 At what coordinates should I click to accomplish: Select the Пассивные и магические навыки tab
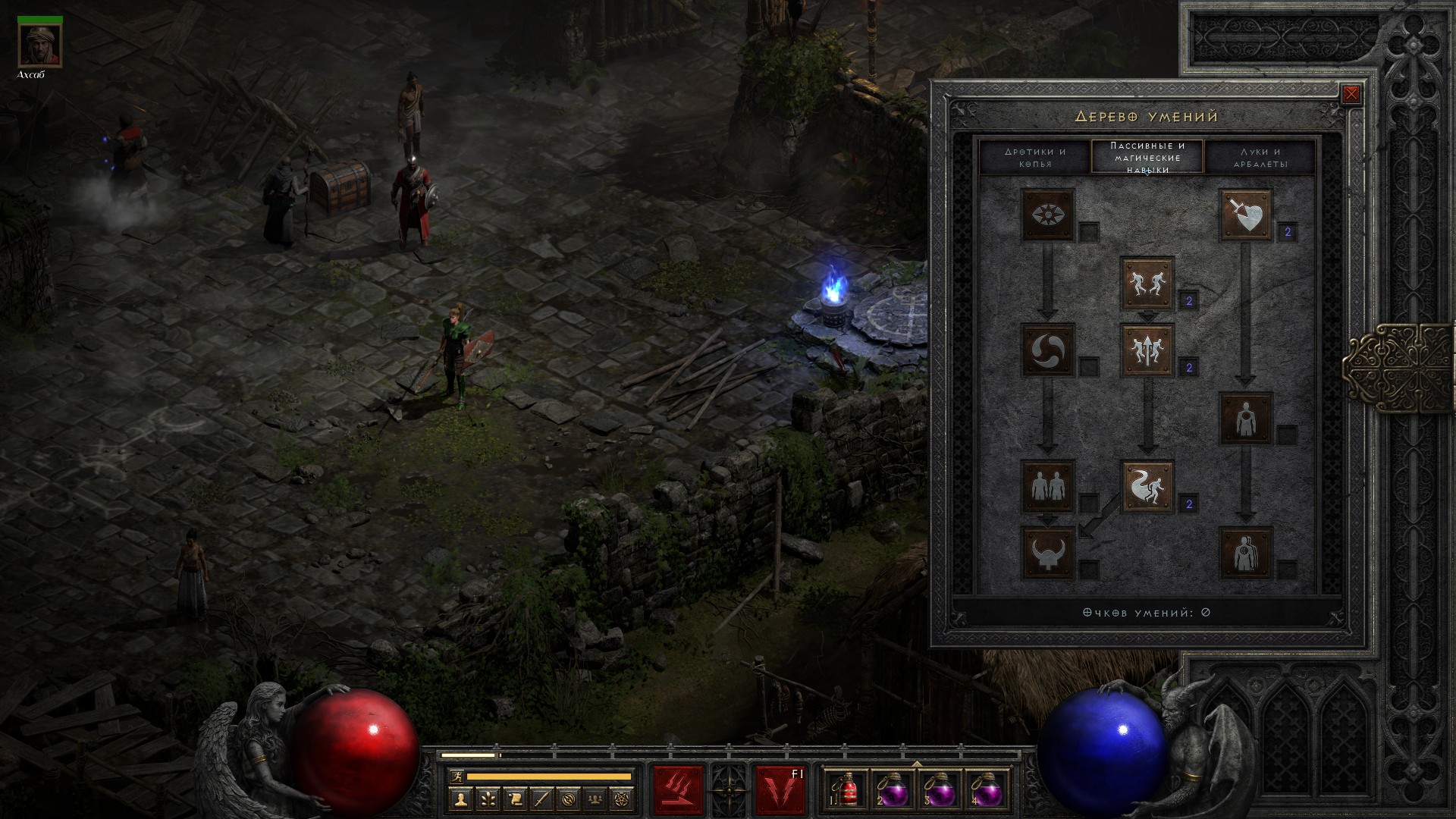(1147, 157)
